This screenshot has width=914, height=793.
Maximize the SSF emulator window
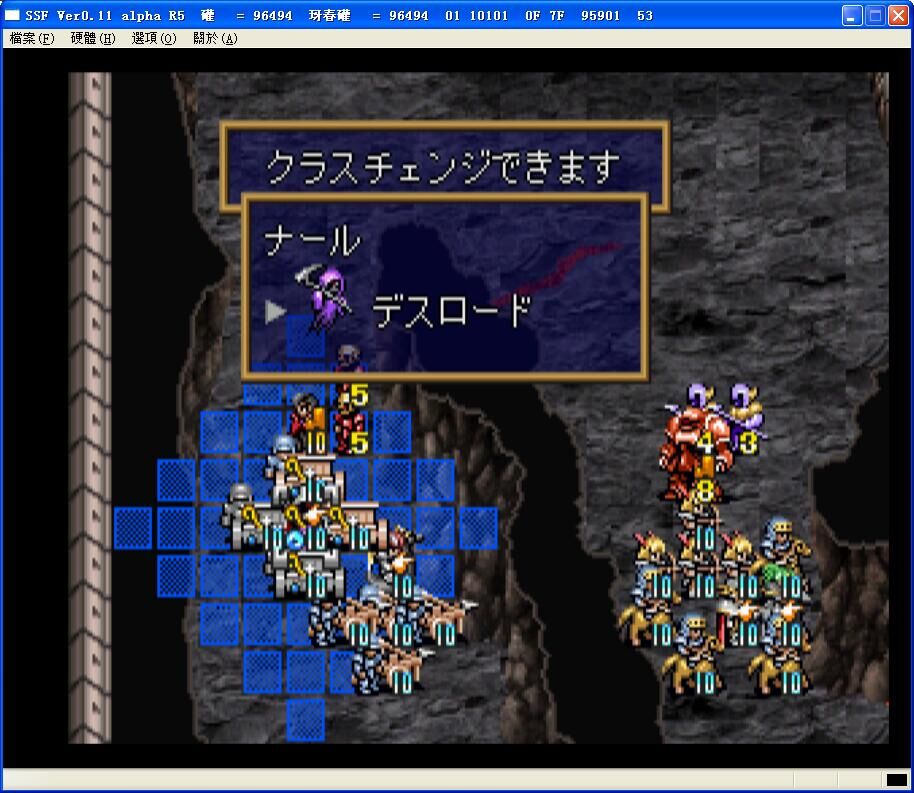tap(874, 15)
